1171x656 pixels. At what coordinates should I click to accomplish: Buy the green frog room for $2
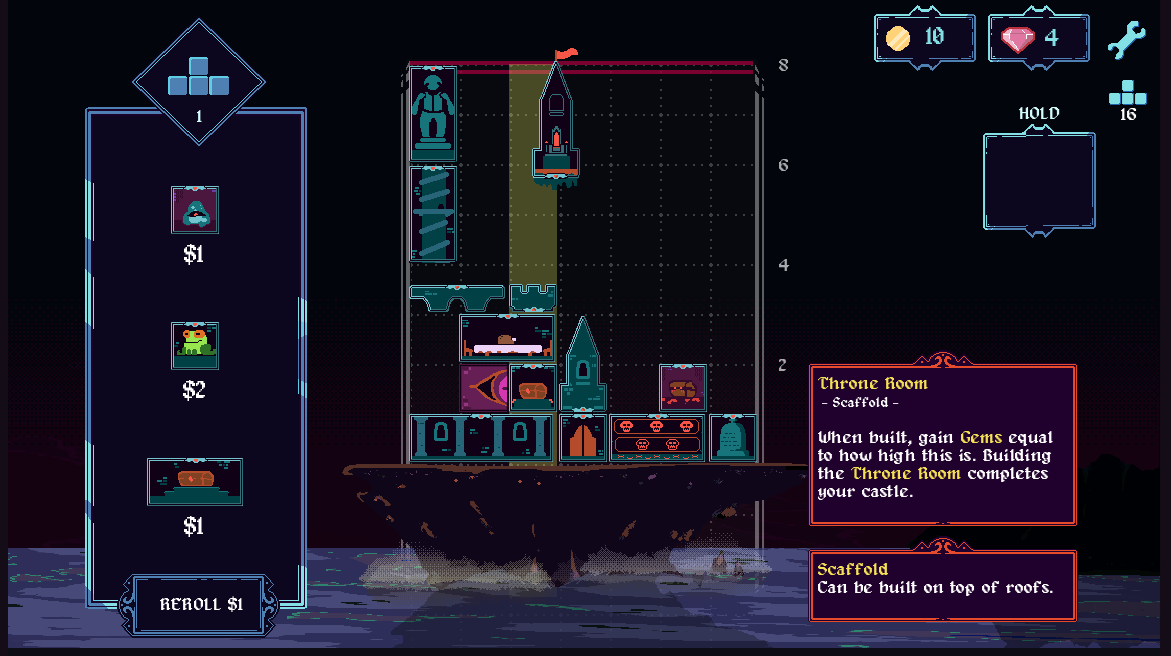(x=195, y=346)
